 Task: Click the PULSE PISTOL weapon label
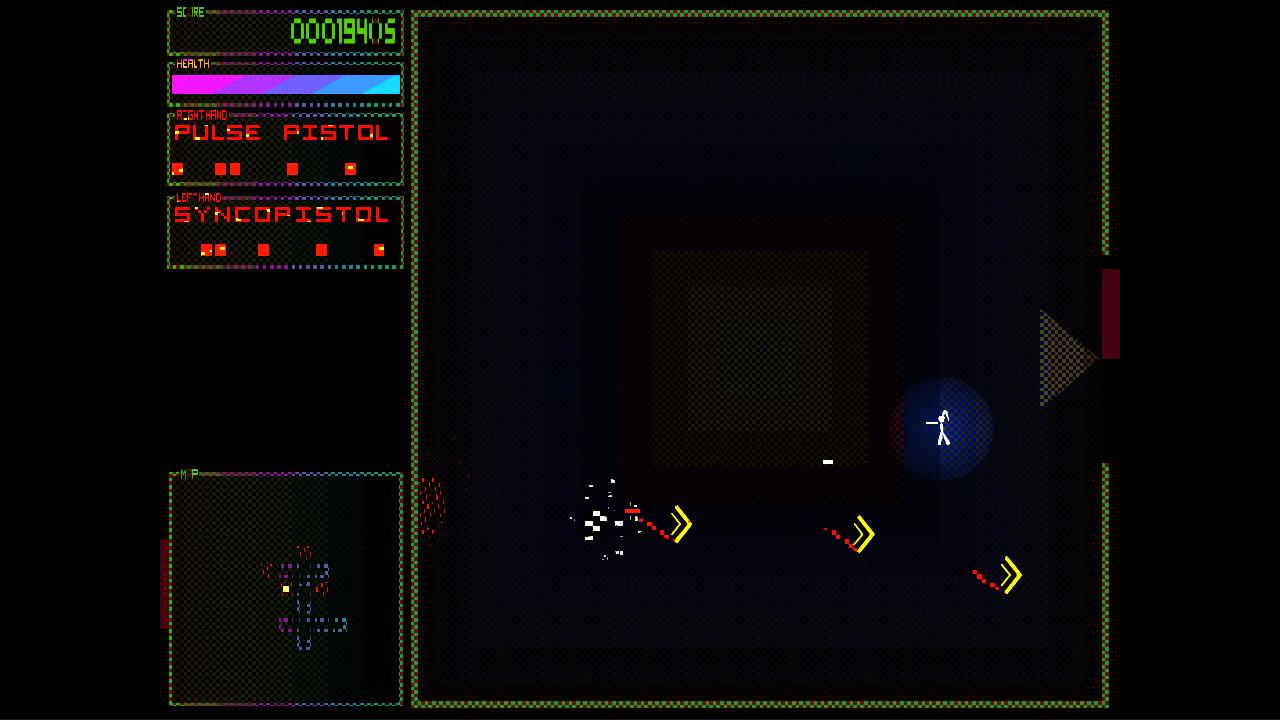pos(283,133)
